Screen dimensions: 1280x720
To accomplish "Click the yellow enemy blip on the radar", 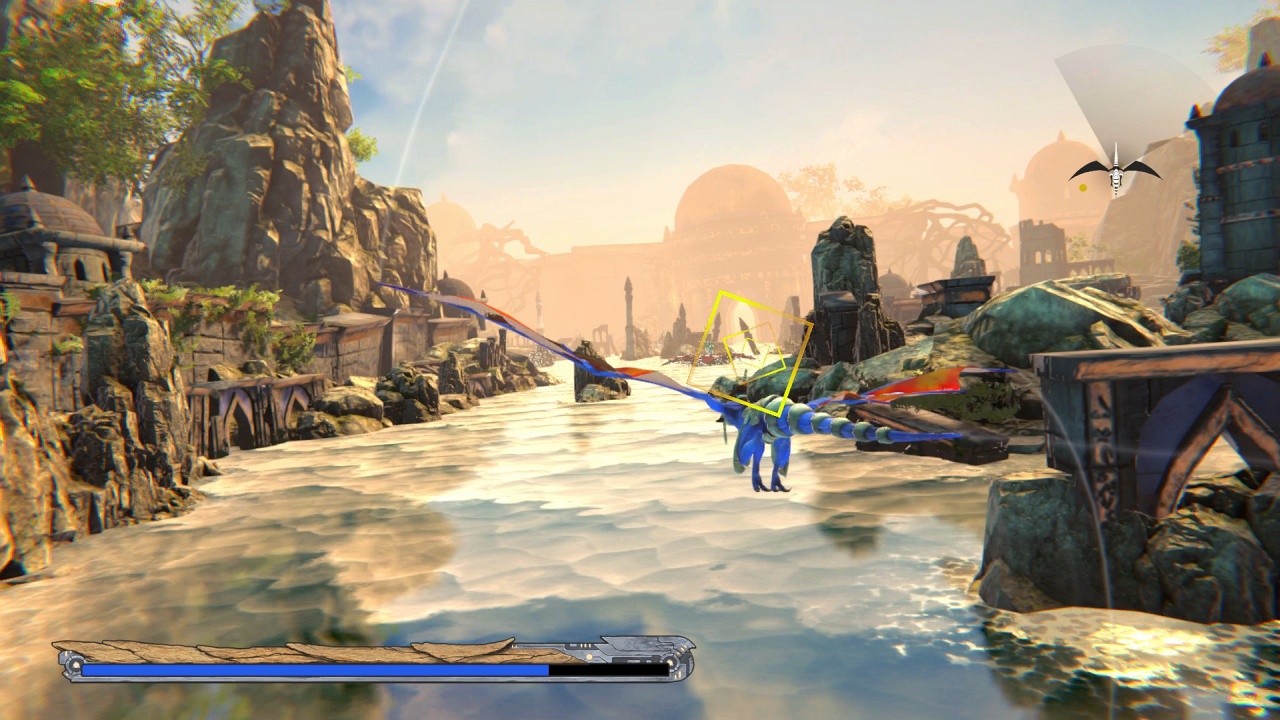I will tap(1083, 186).
